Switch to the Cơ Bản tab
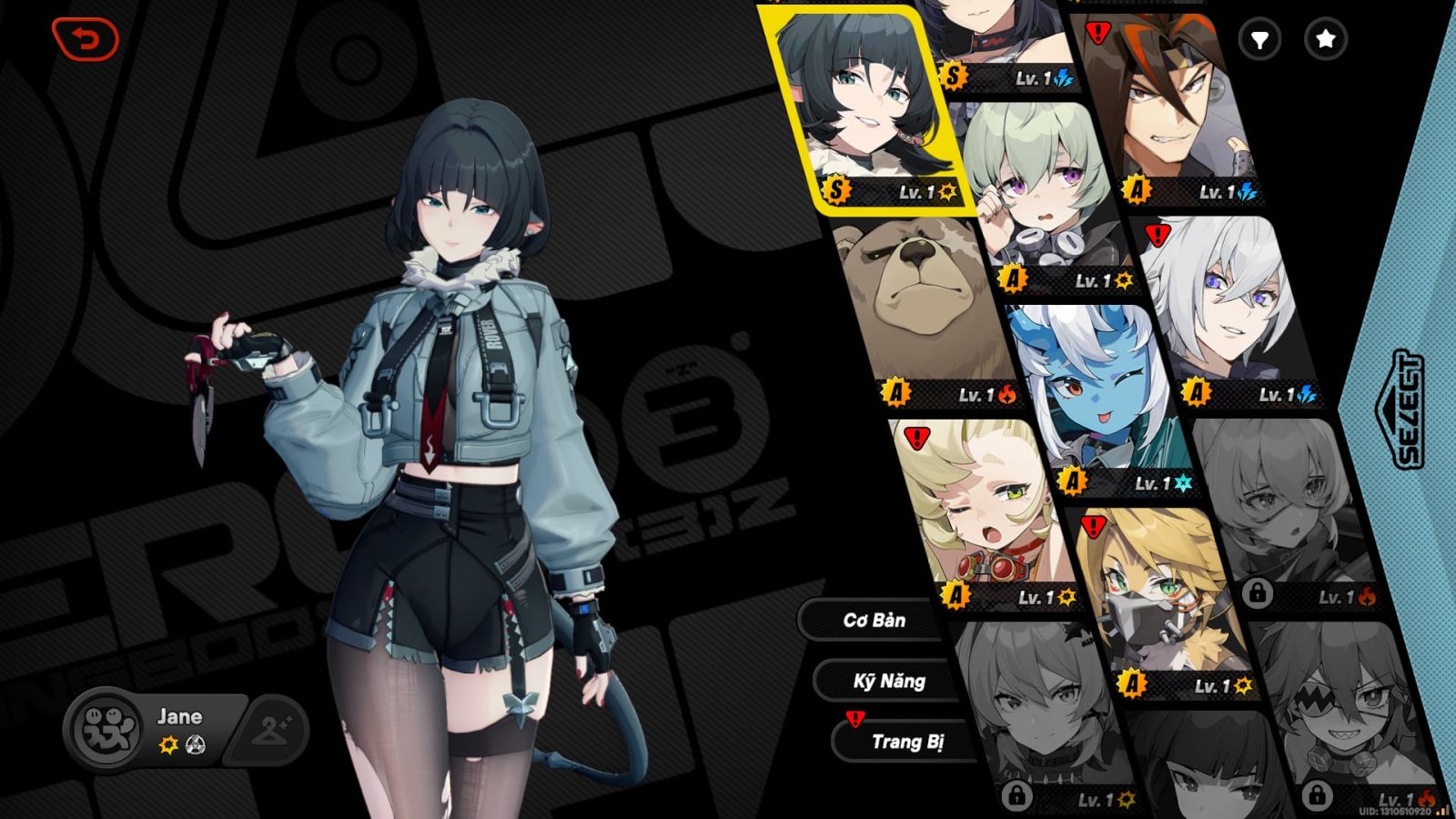 (874, 620)
